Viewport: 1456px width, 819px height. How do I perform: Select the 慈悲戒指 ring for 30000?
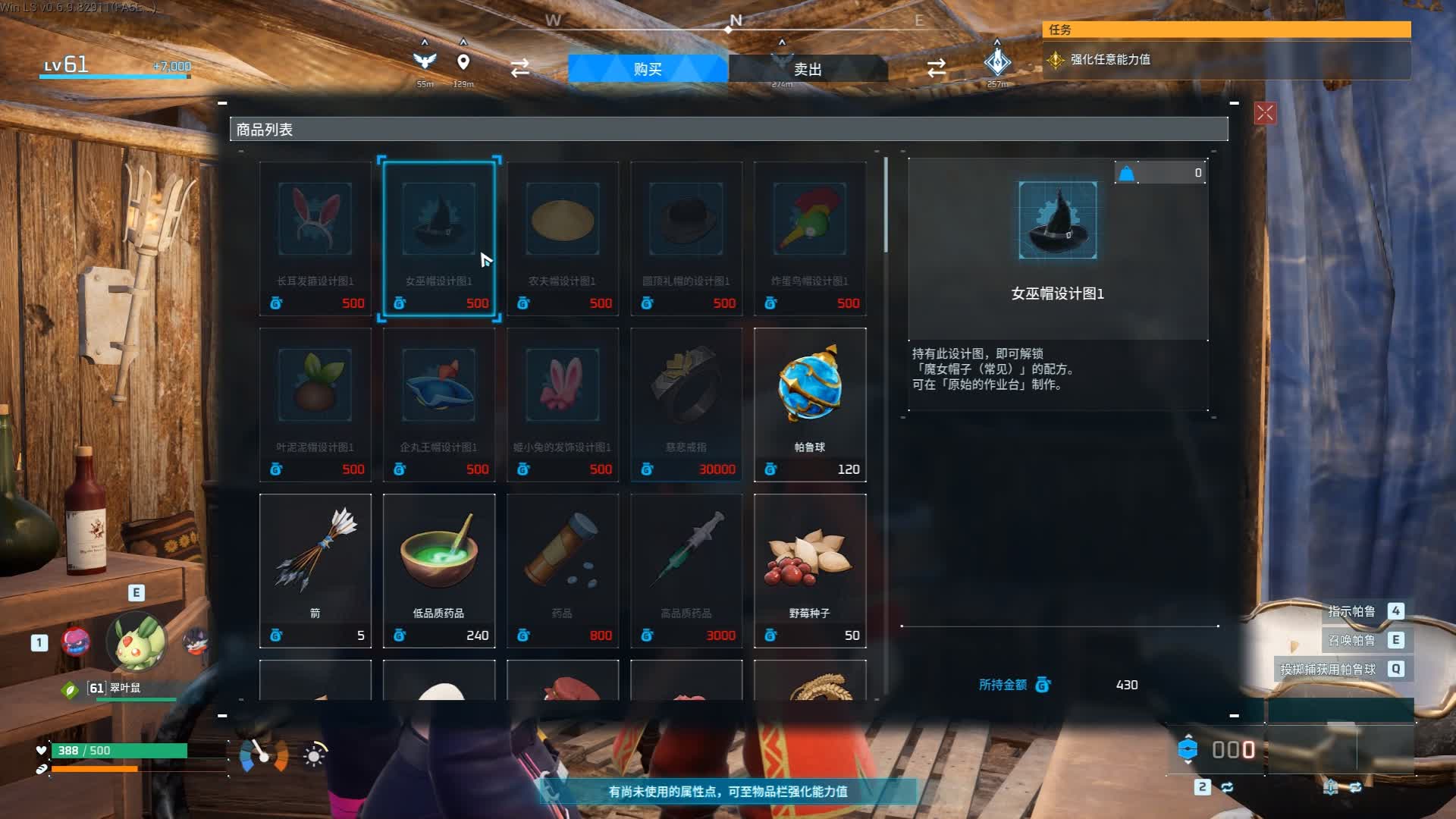(x=686, y=404)
